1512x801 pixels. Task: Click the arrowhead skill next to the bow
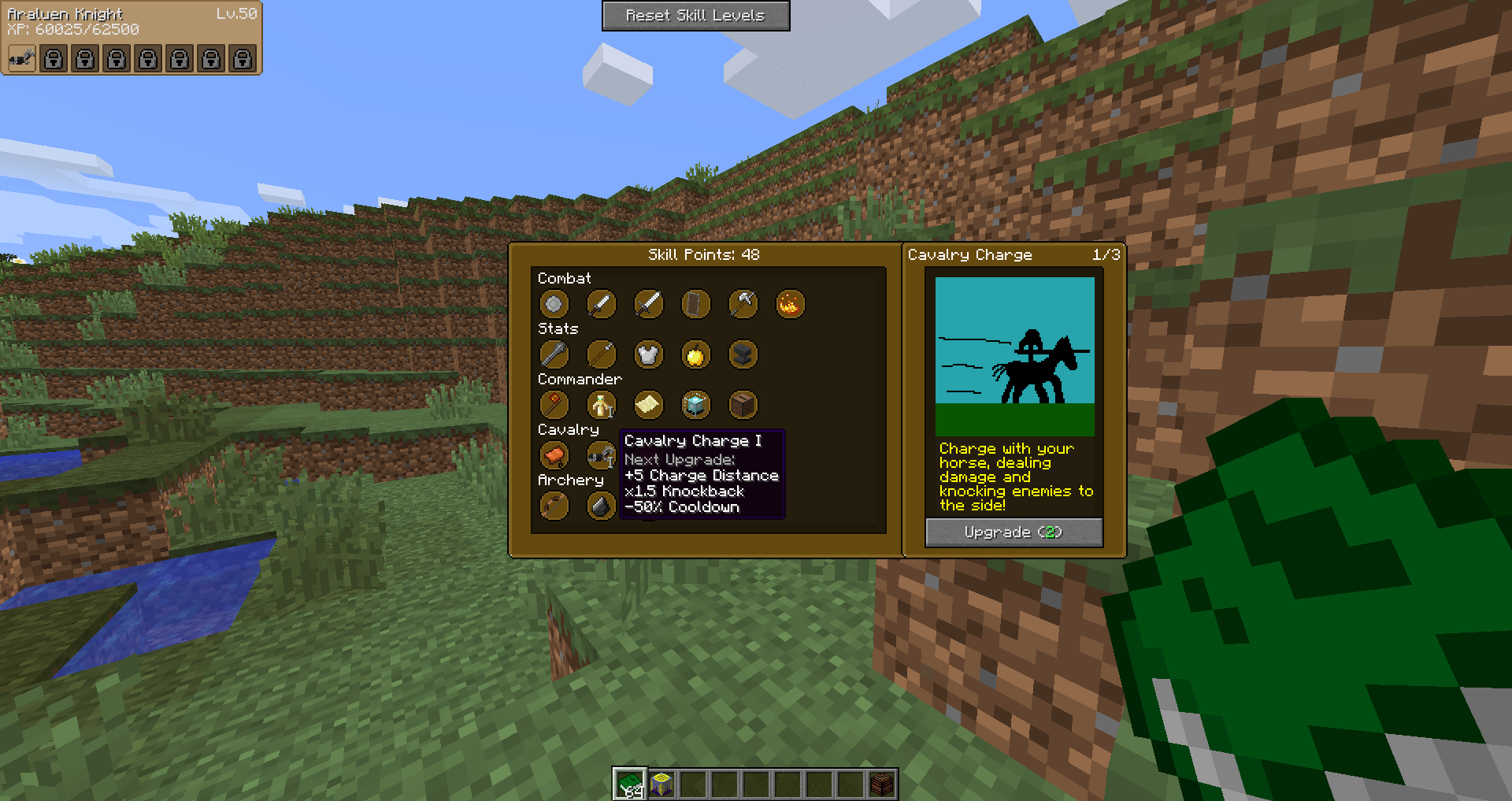(601, 506)
